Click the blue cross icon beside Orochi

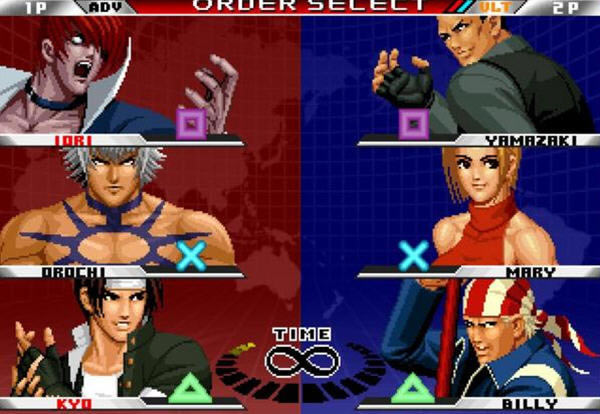point(190,255)
